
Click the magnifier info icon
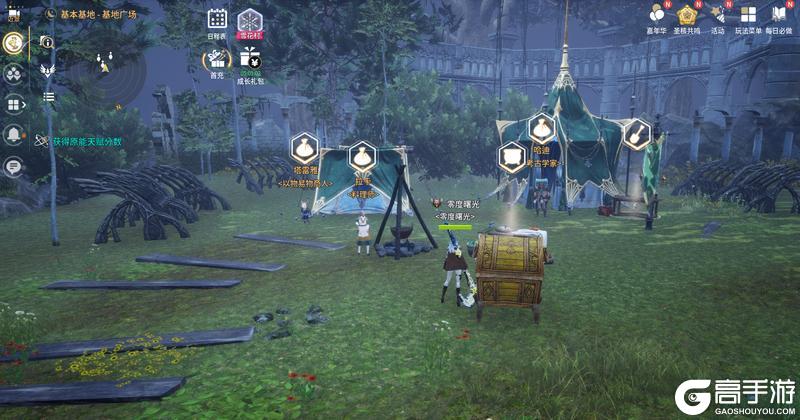[47, 43]
